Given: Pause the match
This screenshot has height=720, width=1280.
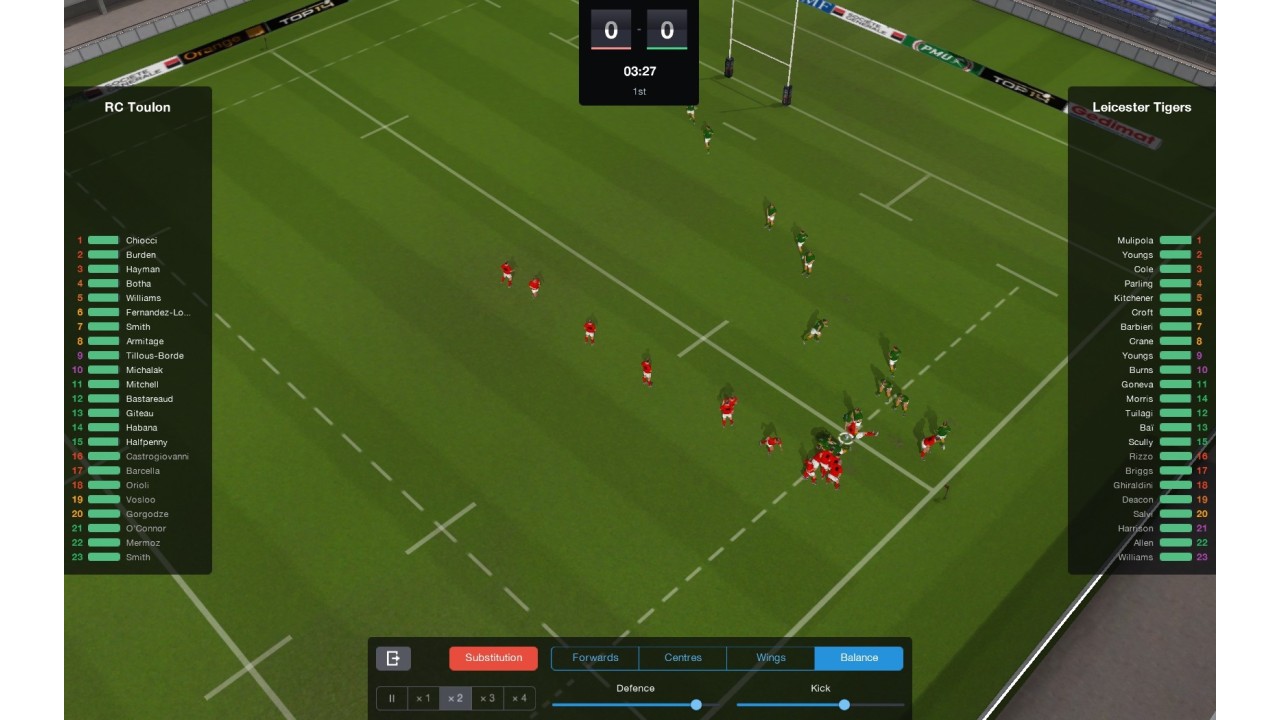Looking at the screenshot, I should click(x=392, y=699).
